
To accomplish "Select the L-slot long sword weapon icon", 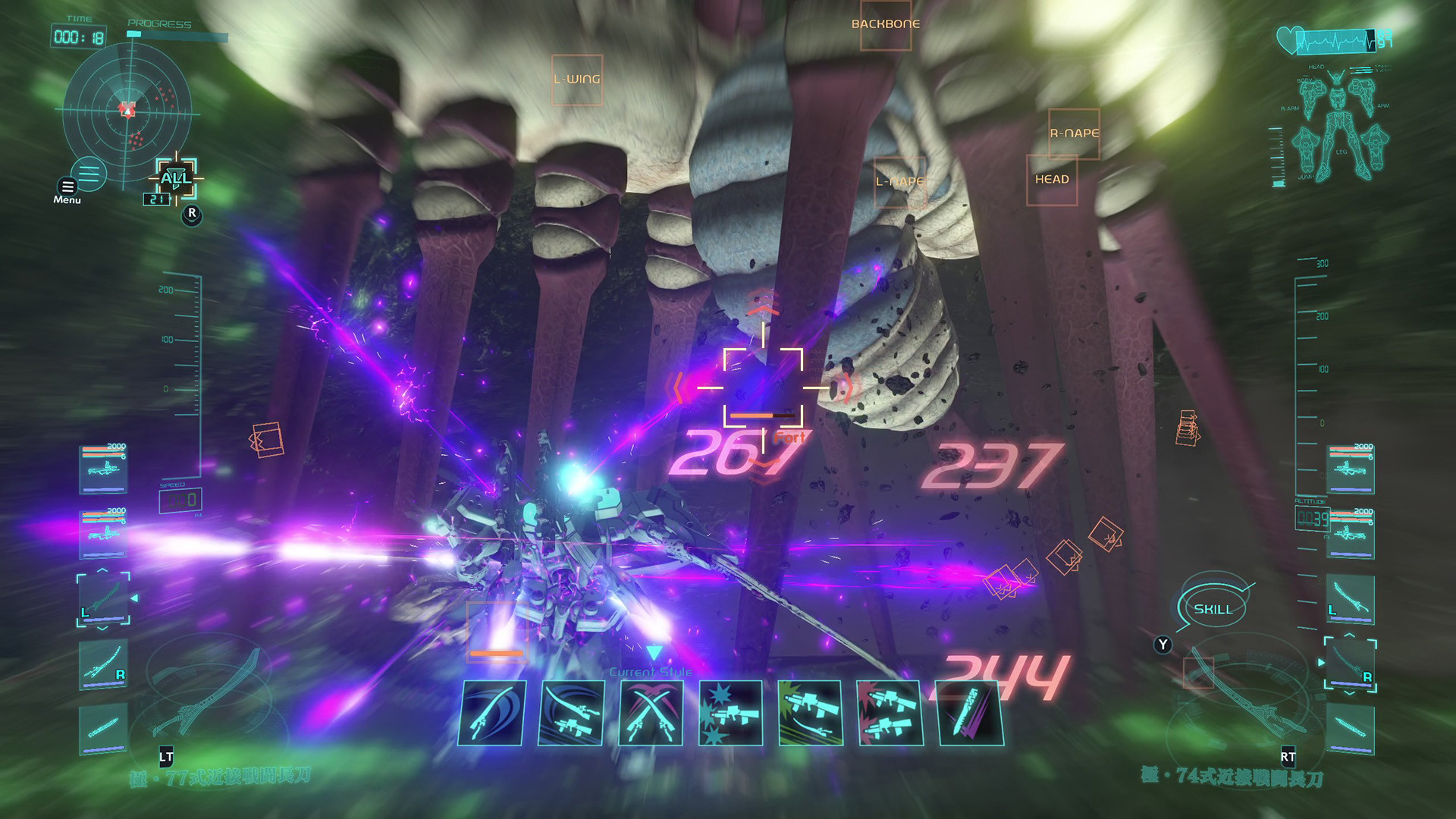I will click(x=102, y=599).
